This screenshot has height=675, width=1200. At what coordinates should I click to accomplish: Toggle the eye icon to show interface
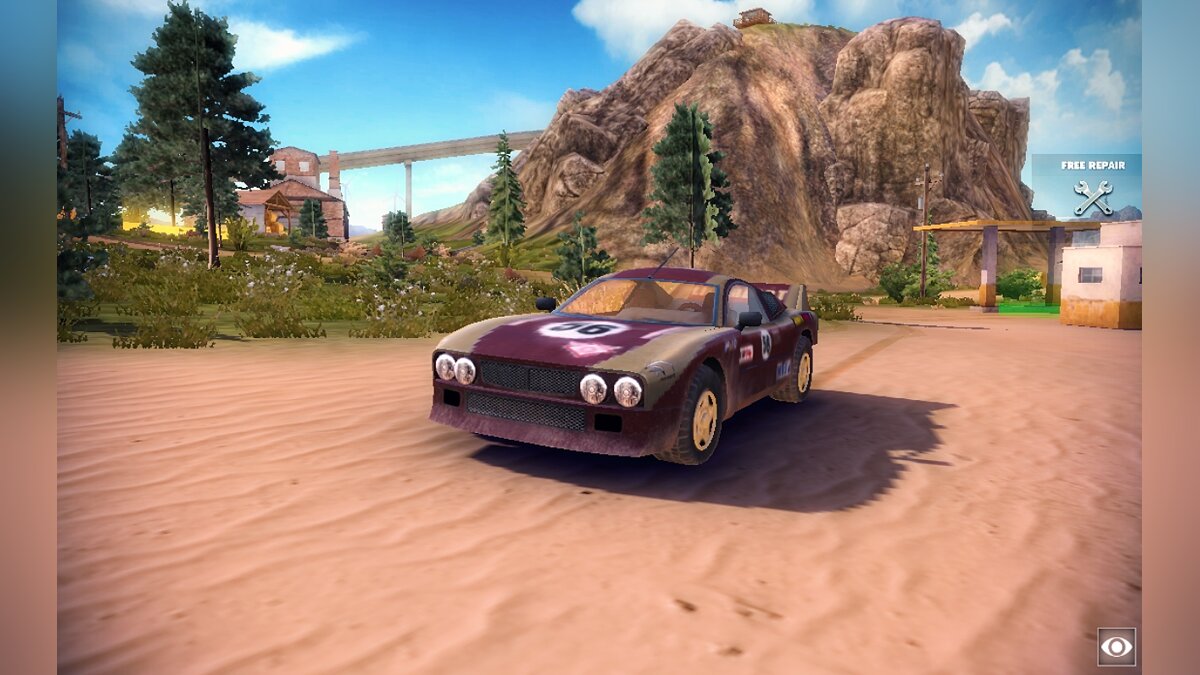1116,646
